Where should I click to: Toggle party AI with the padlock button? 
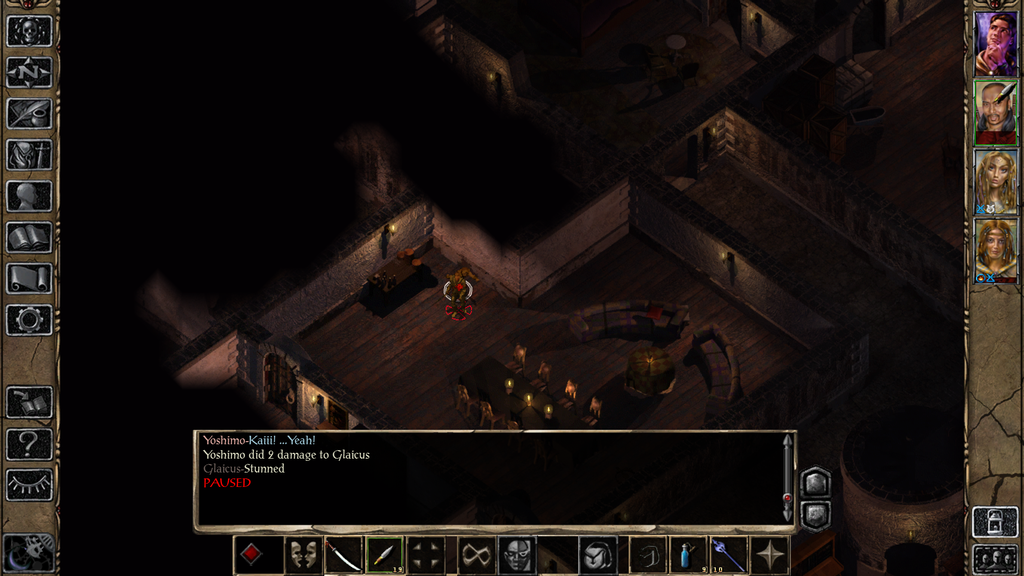tap(994, 522)
